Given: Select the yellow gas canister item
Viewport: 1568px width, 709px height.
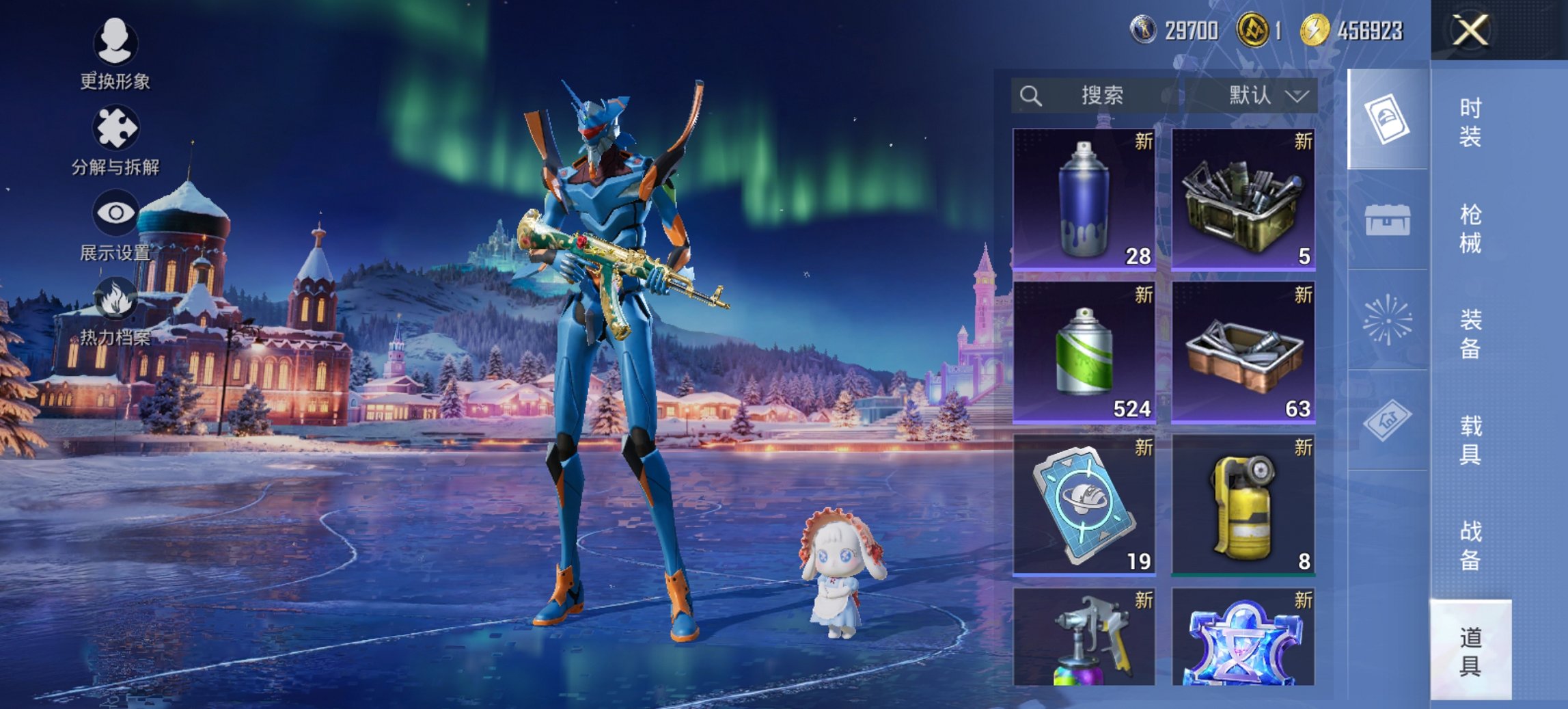Looking at the screenshot, I should pos(1243,505).
